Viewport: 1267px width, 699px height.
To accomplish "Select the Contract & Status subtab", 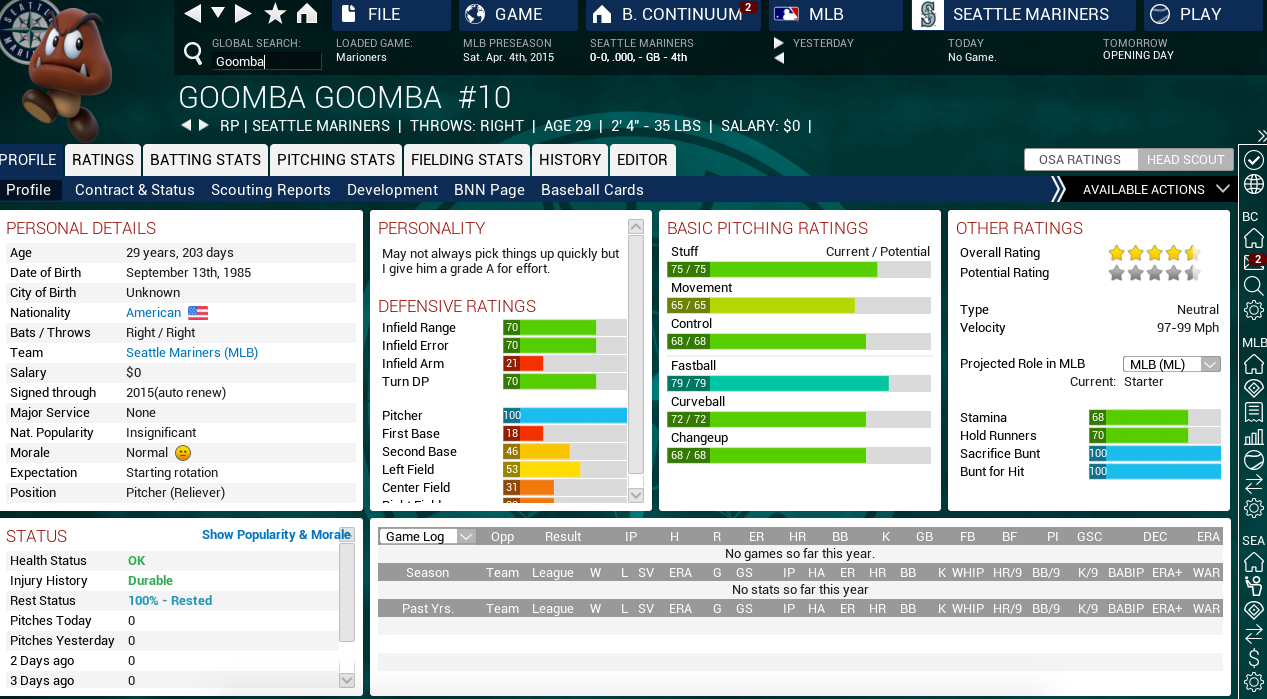I will point(135,190).
